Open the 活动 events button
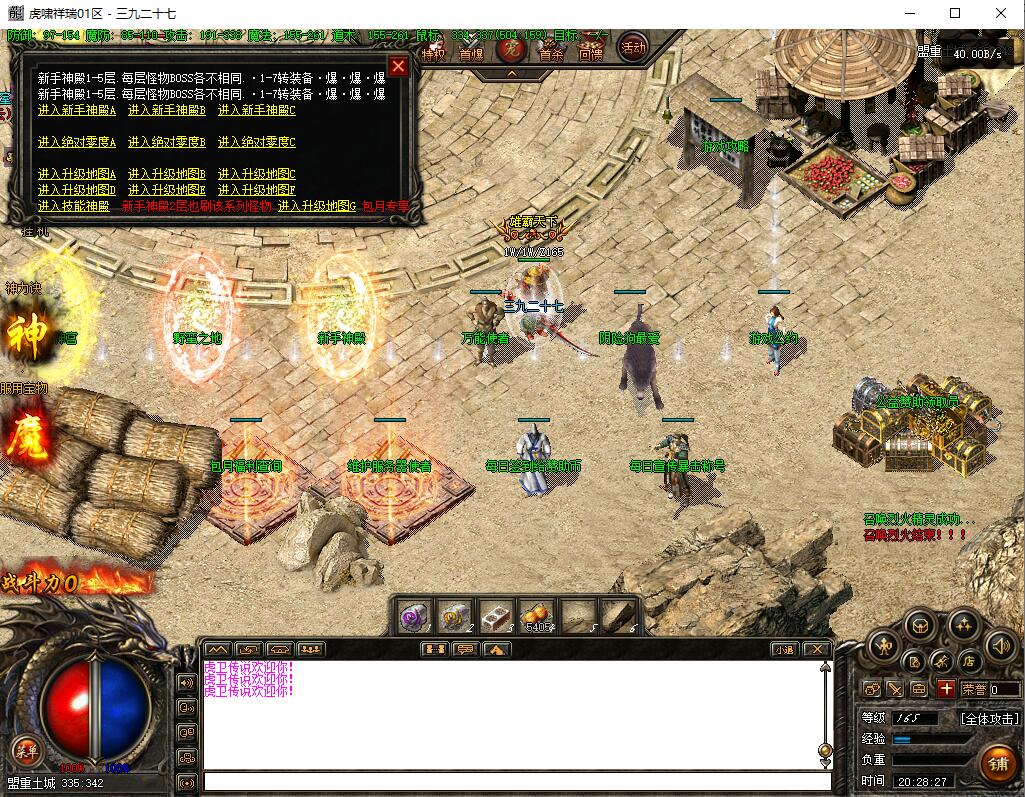Image resolution: width=1025 pixels, height=797 pixels. [633, 46]
